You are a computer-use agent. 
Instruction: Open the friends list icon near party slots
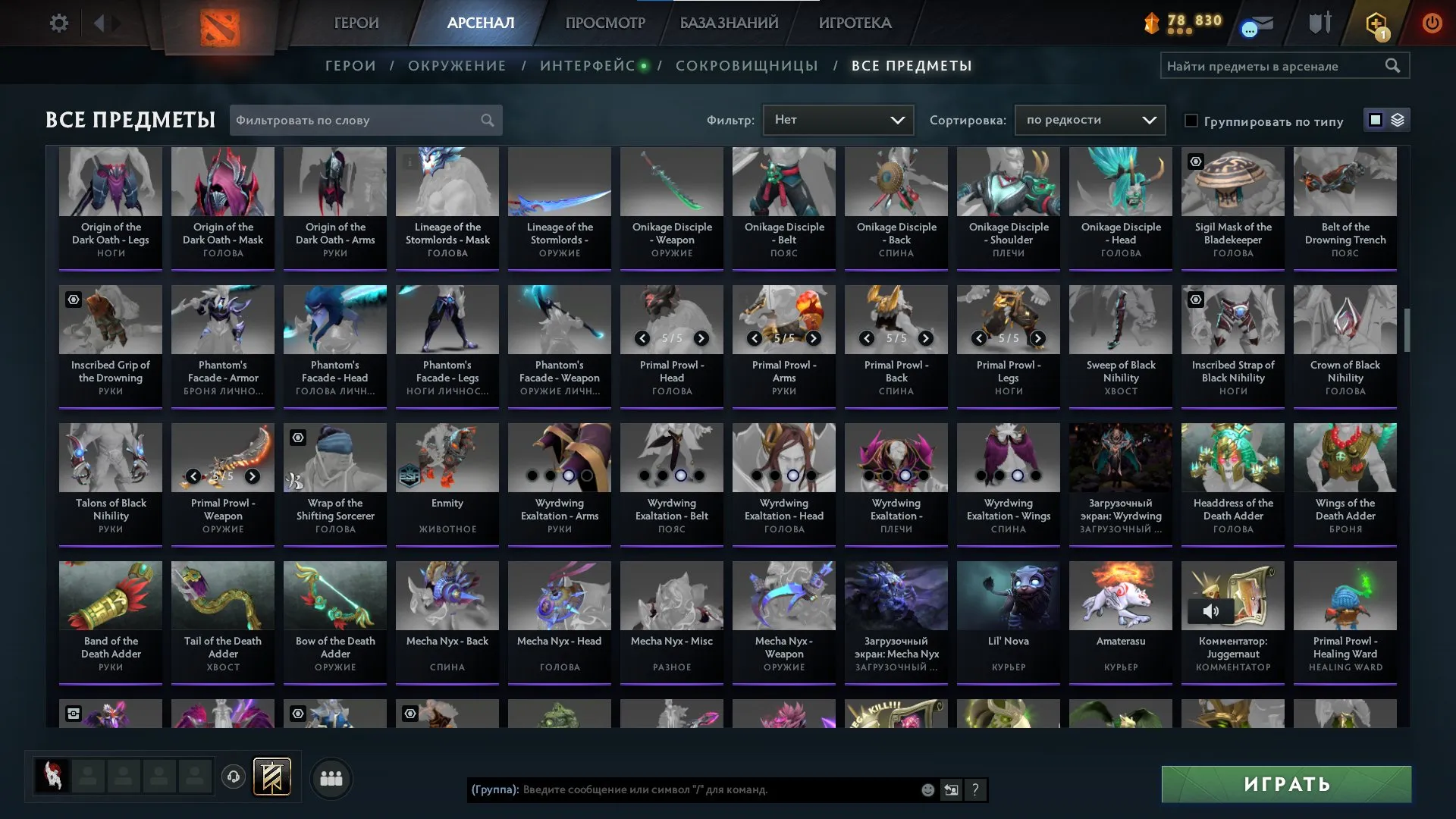[331, 777]
